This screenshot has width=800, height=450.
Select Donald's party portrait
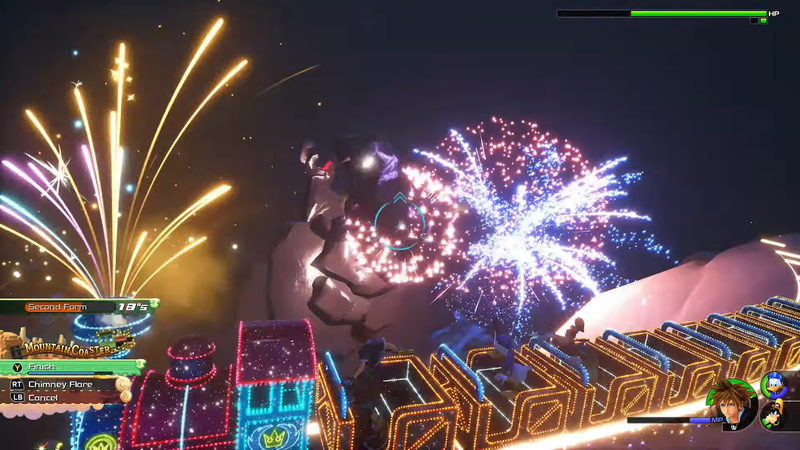point(775,385)
